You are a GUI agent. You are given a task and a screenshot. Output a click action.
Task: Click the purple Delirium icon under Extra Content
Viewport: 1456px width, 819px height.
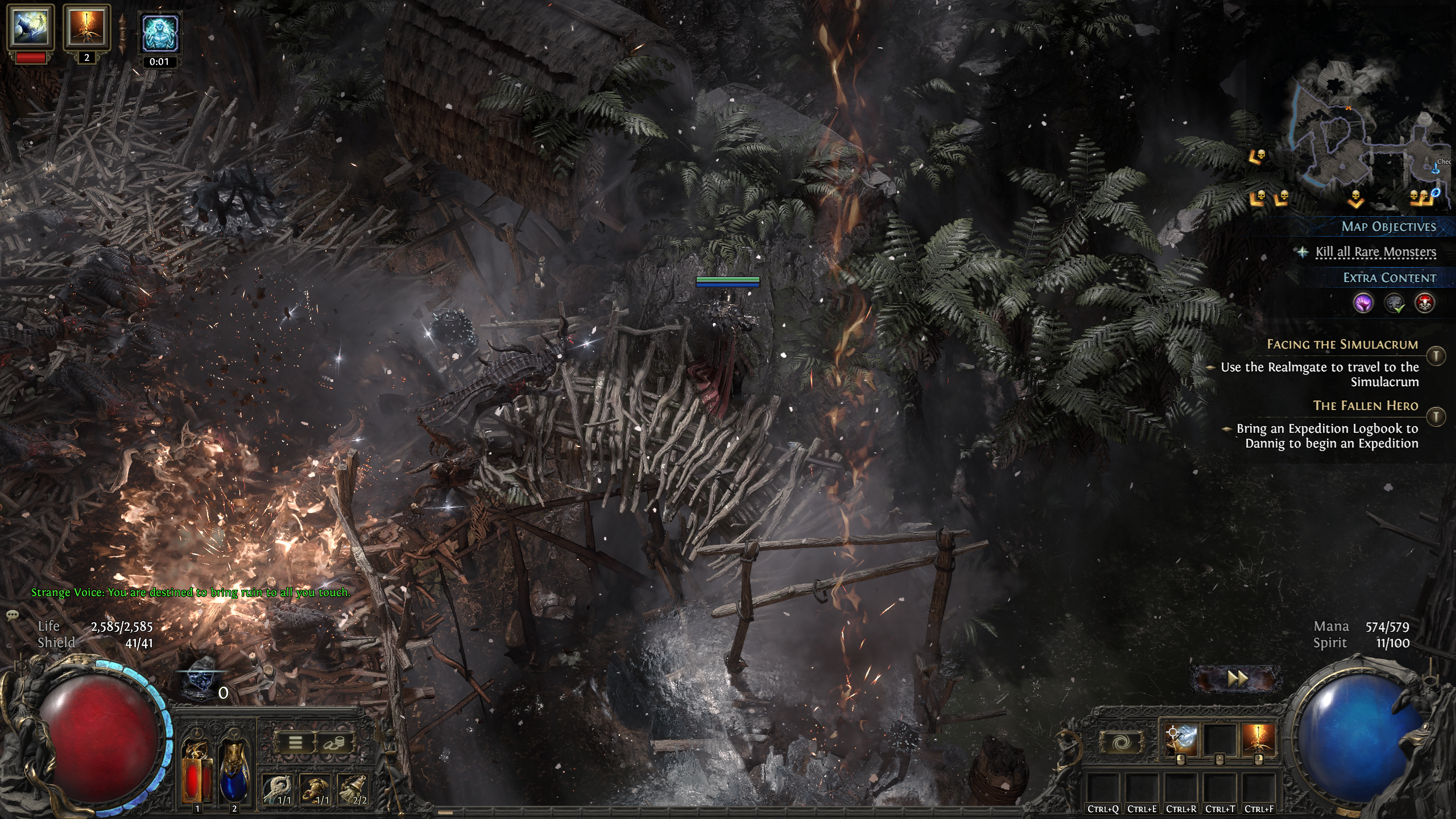click(1364, 303)
